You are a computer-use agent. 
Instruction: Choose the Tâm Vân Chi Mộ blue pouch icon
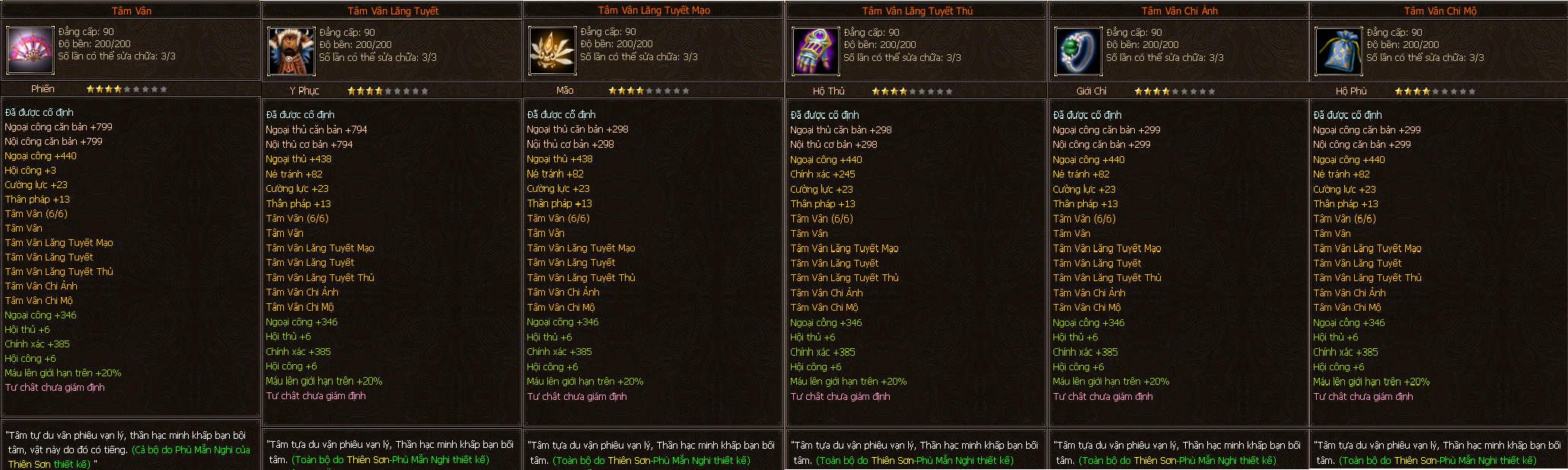point(1339,51)
